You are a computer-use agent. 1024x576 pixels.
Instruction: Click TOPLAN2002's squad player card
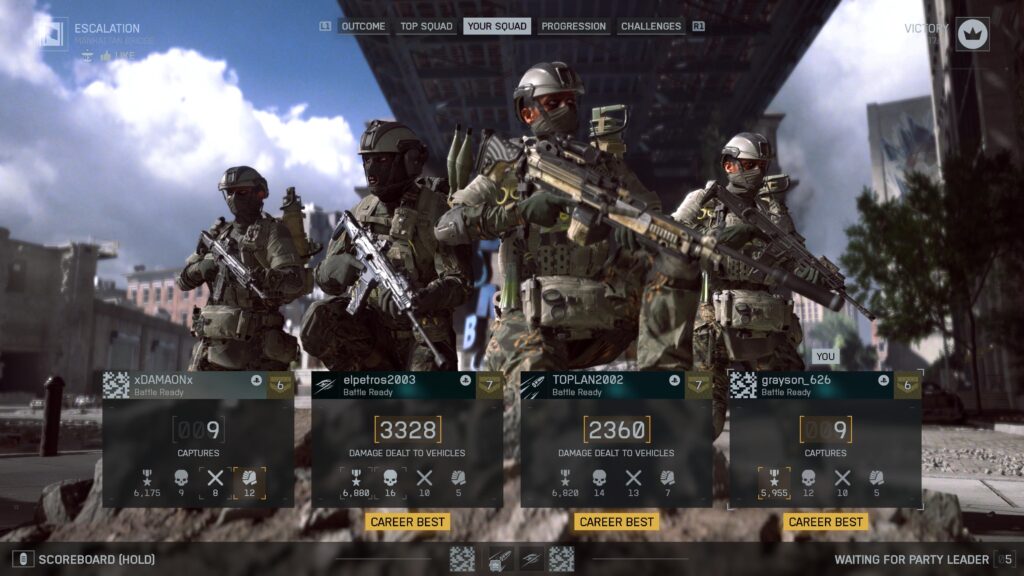[x=616, y=439]
